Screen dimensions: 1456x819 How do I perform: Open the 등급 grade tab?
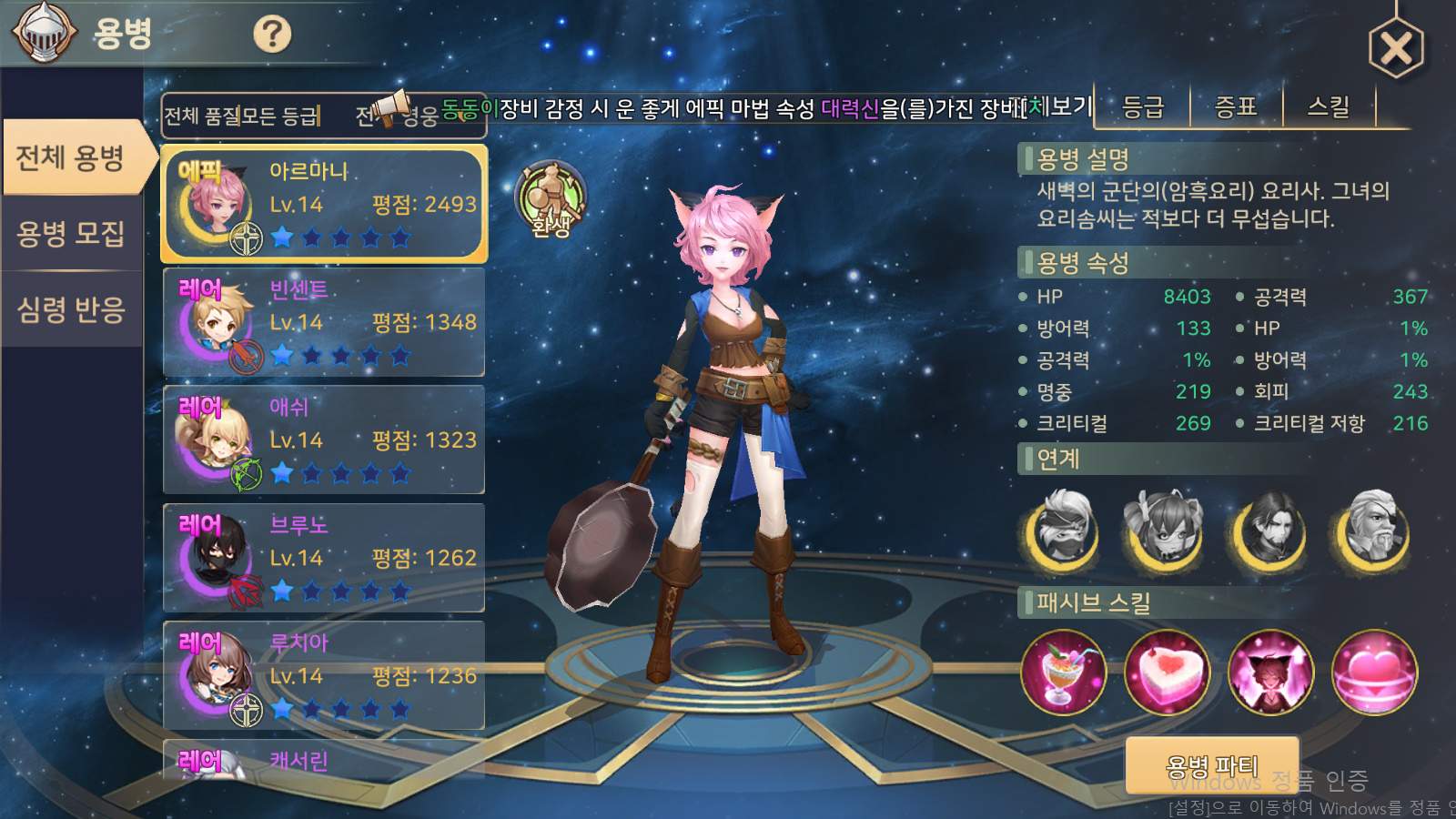point(1143,107)
